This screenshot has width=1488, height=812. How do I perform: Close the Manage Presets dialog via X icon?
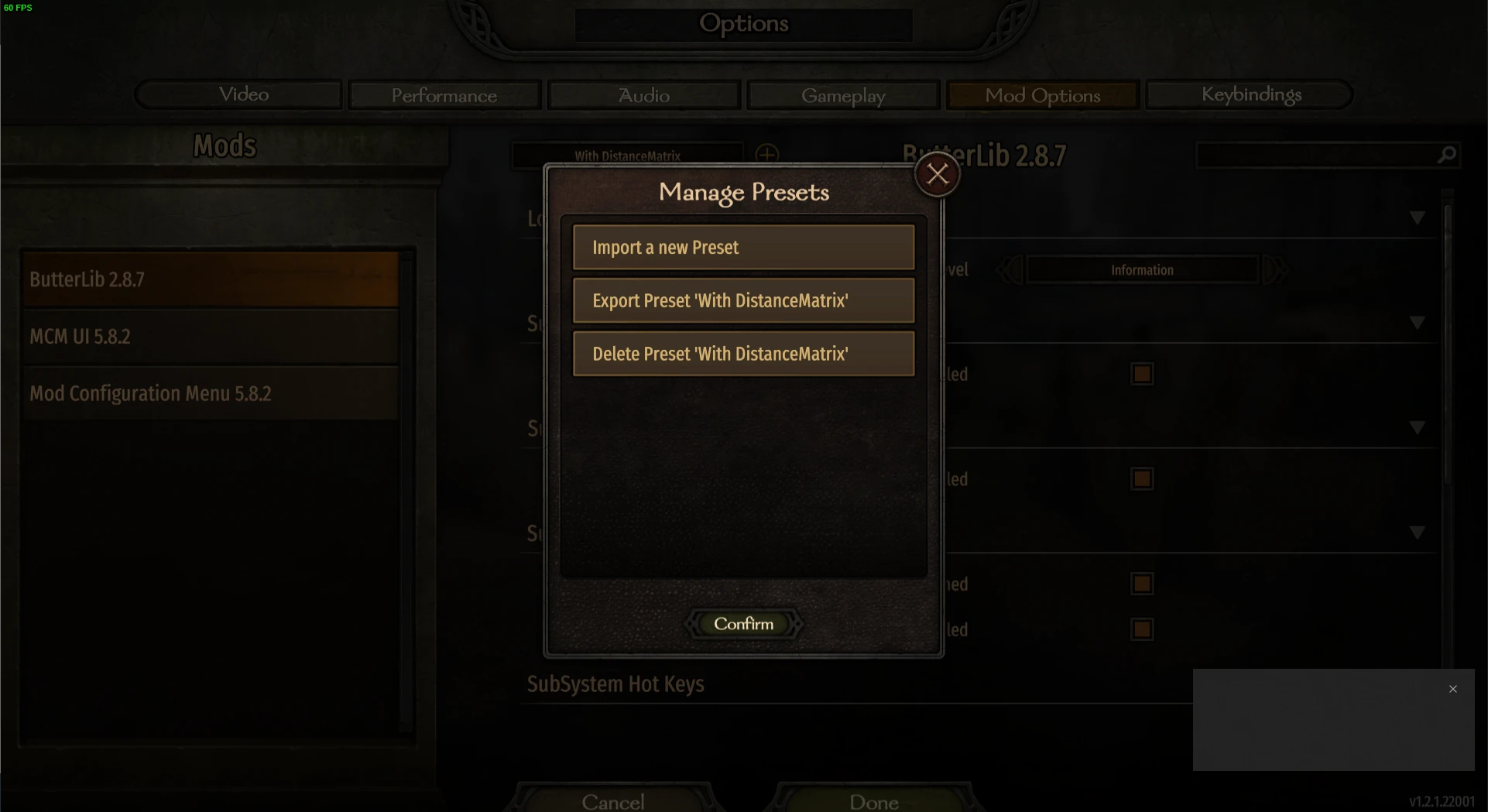tap(937, 173)
